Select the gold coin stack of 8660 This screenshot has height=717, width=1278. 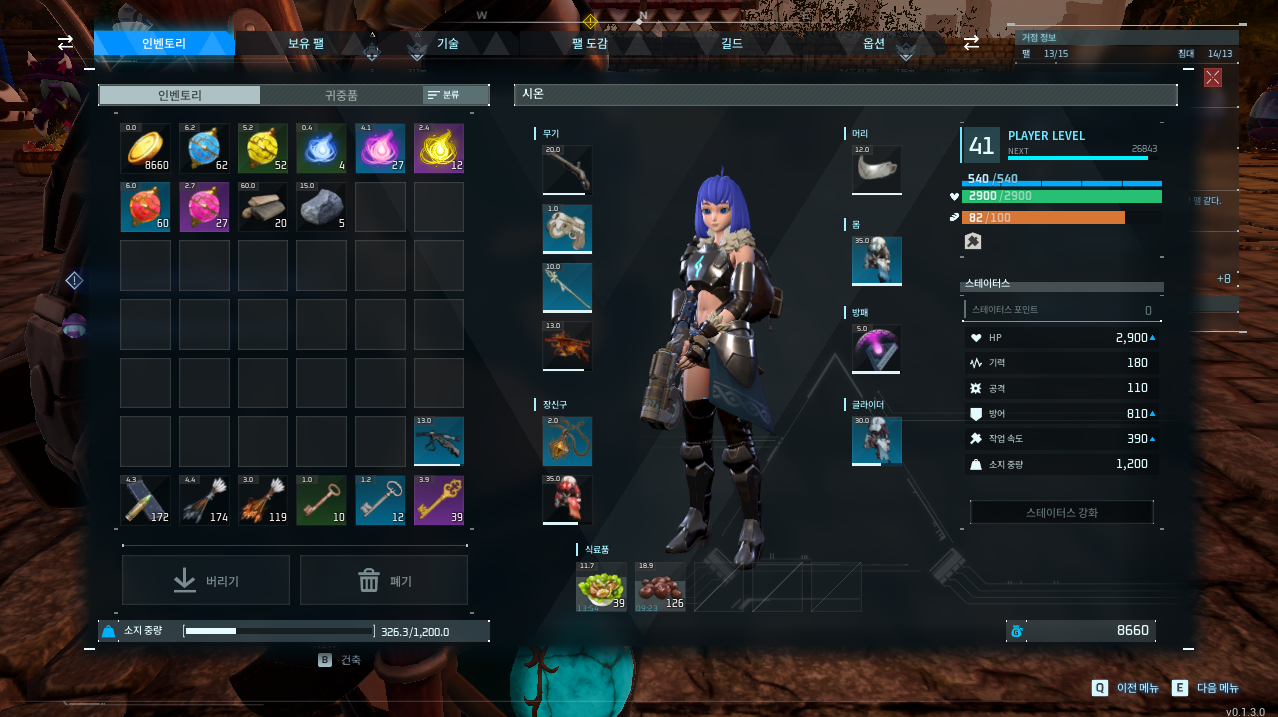(x=146, y=149)
